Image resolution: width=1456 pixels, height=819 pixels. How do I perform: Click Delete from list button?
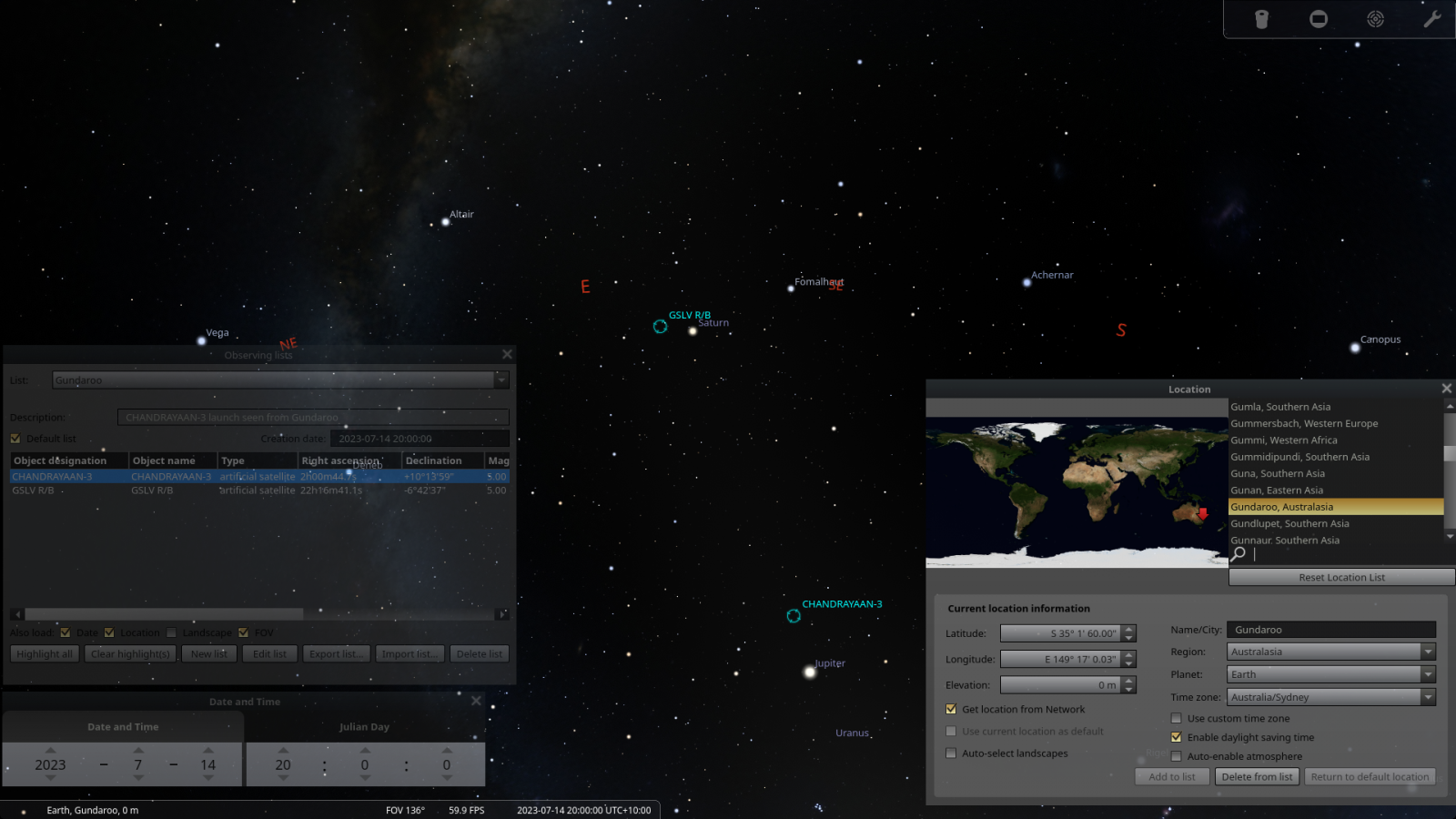(1257, 776)
